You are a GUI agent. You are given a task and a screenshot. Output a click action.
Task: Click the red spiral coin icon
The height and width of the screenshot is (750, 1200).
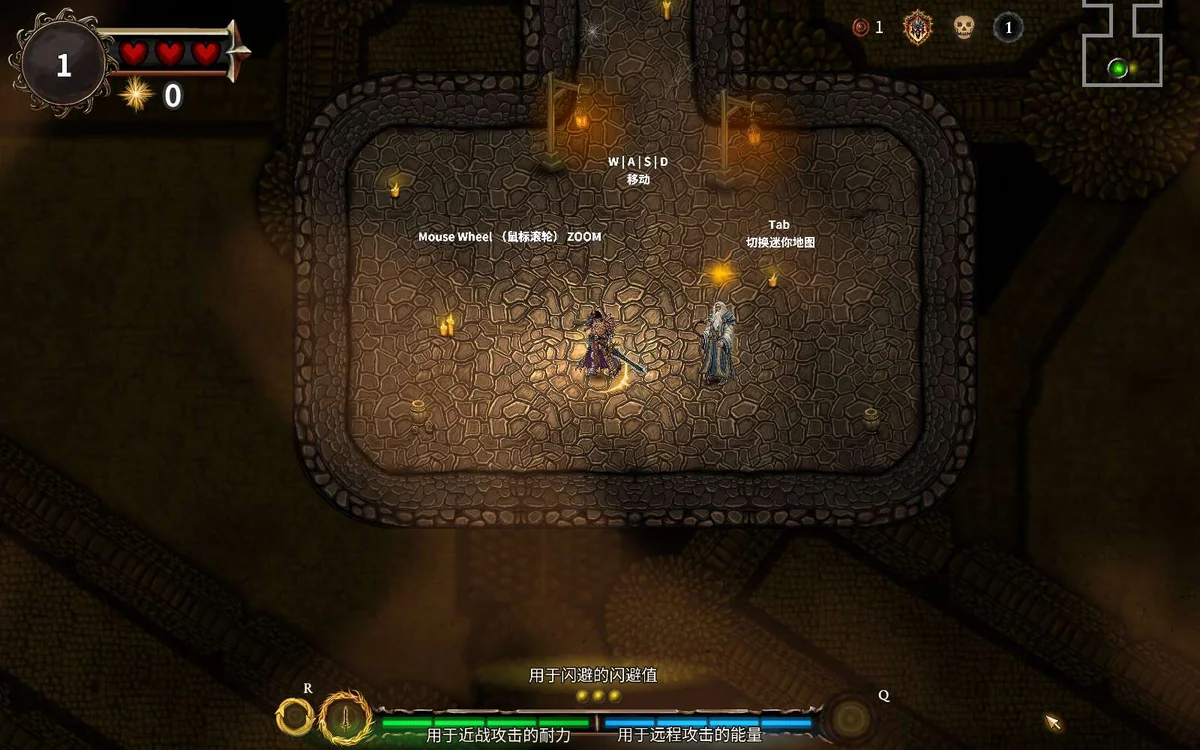[x=861, y=27]
